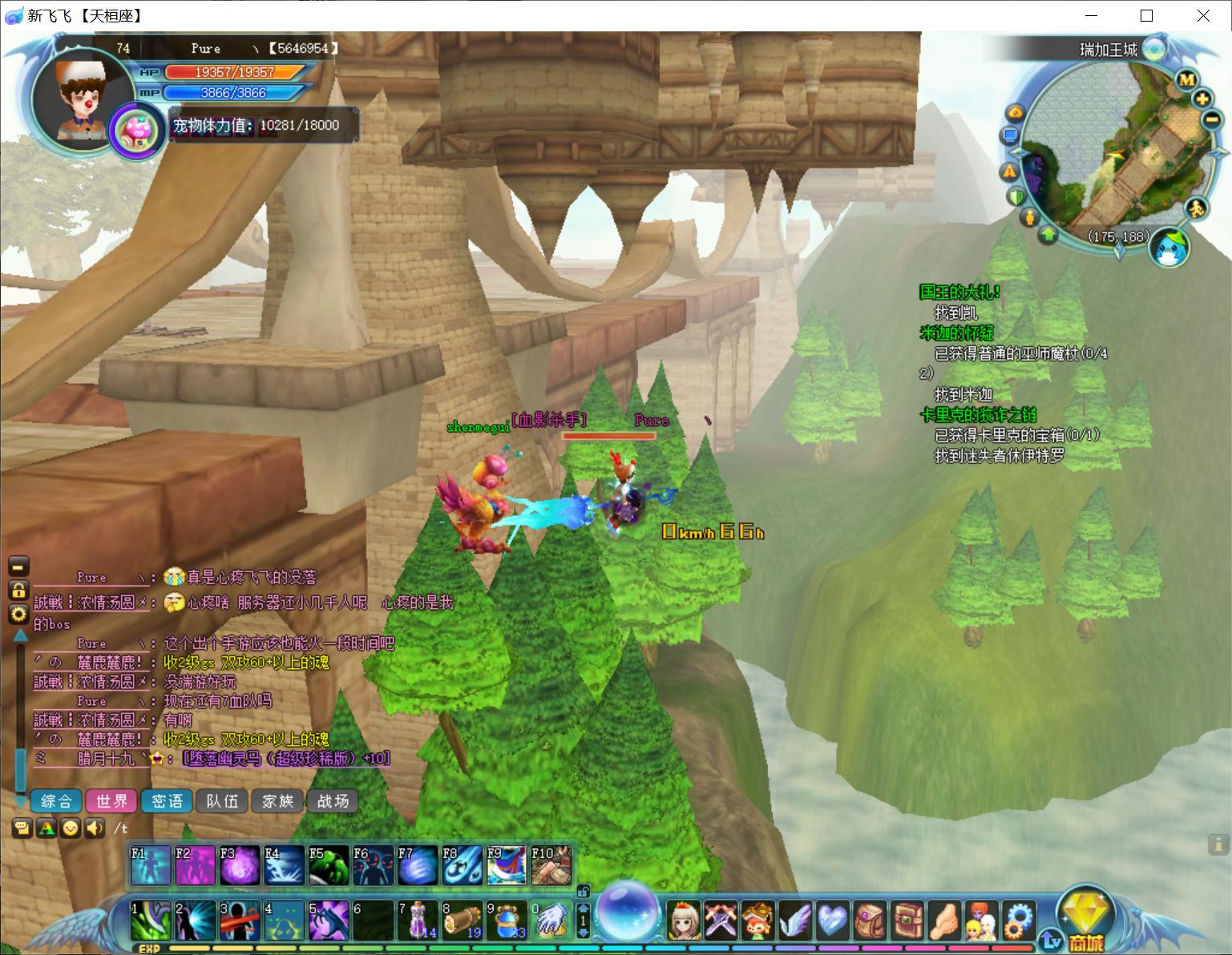Open chat settings gear icon
This screenshot has height=955, width=1232.
pos(18,615)
